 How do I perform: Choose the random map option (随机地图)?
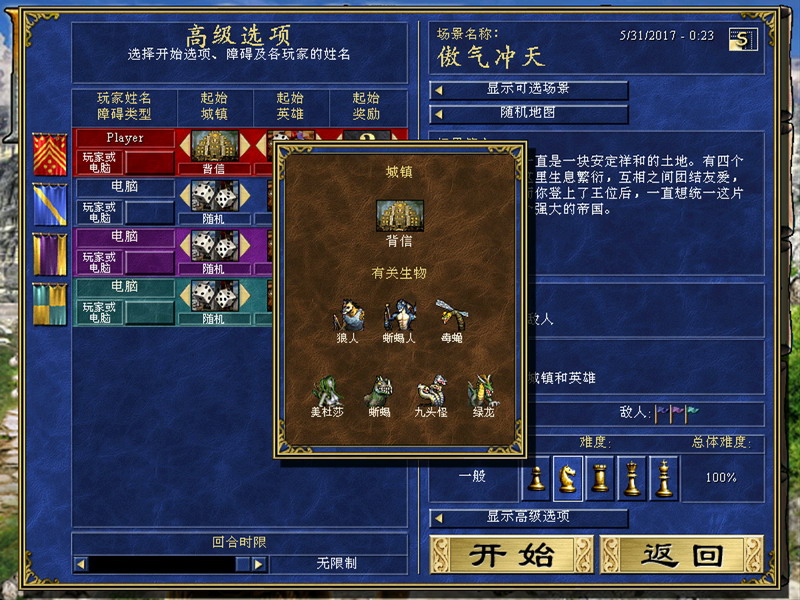click(x=529, y=113)
